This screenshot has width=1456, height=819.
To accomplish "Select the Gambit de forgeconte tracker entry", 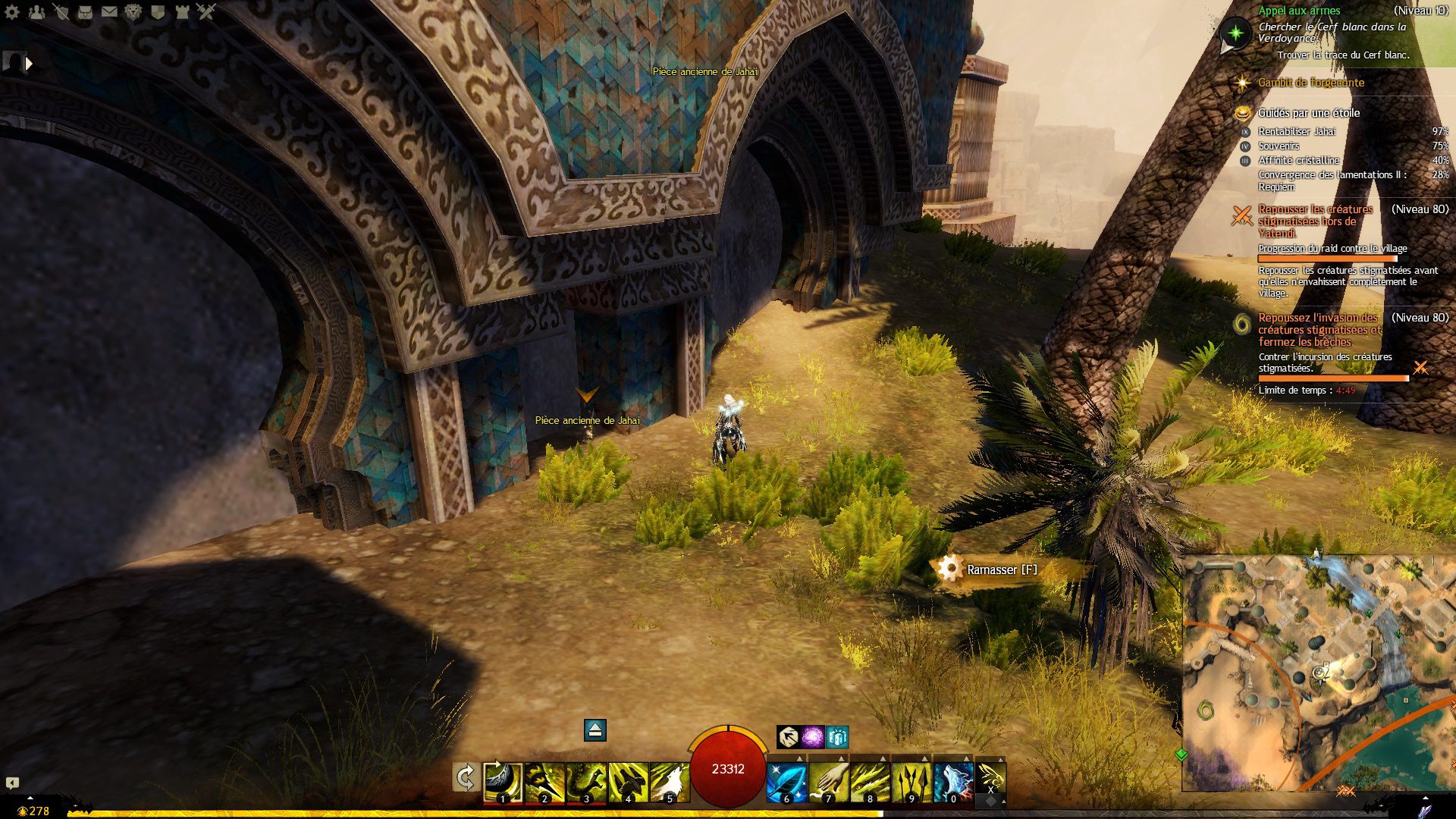I will click(1310, 83).
